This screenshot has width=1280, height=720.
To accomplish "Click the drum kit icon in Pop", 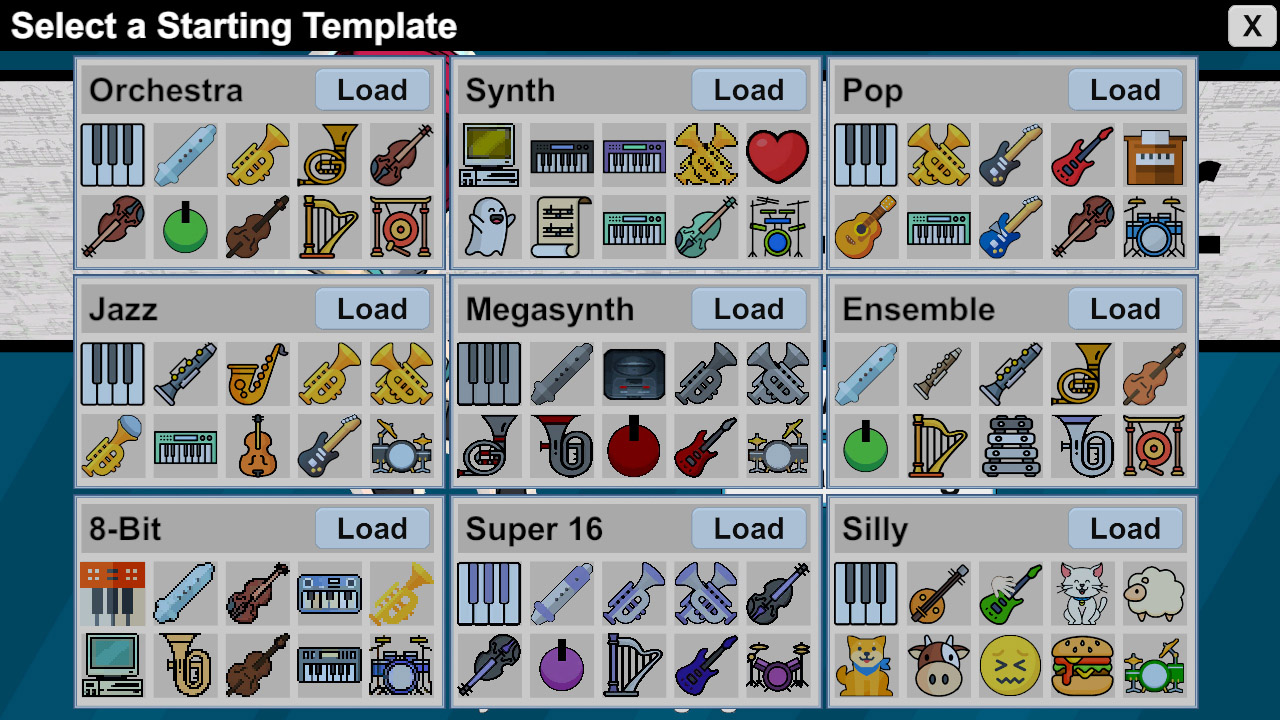I will (1155, 227).
